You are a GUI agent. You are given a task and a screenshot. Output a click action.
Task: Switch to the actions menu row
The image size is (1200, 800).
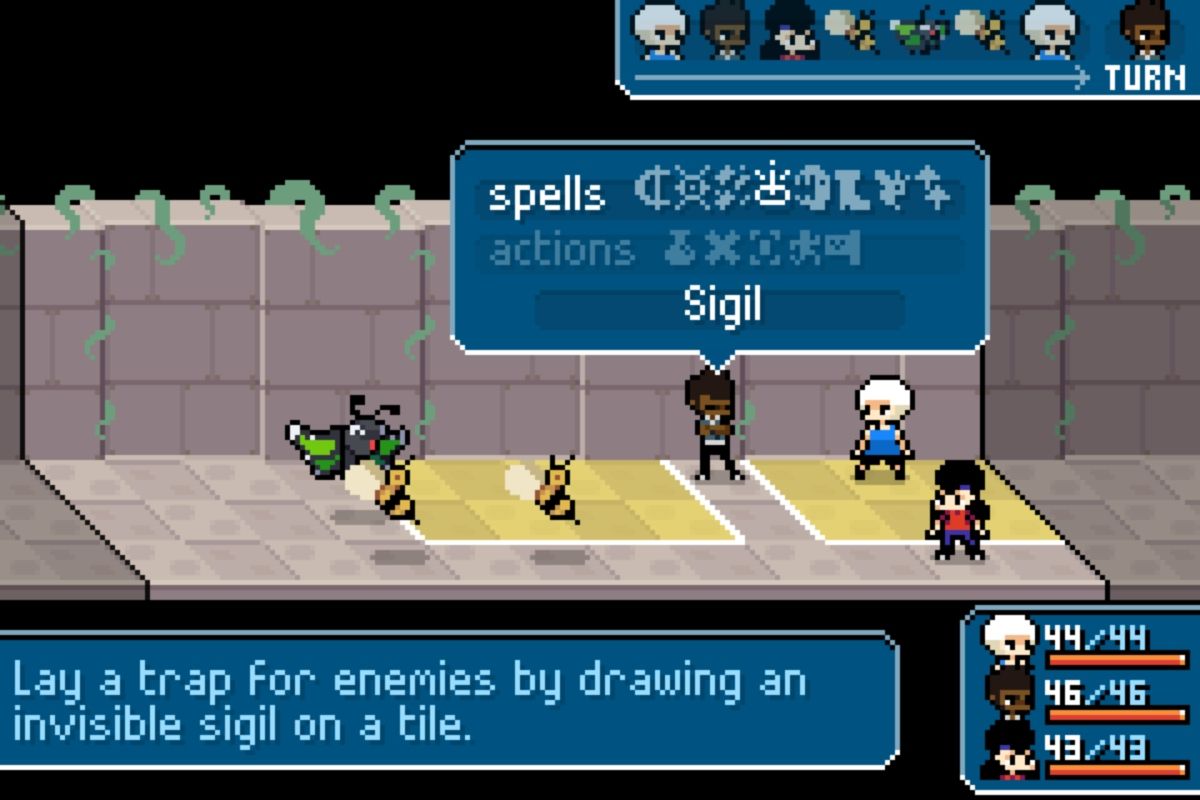pos(561,250)
